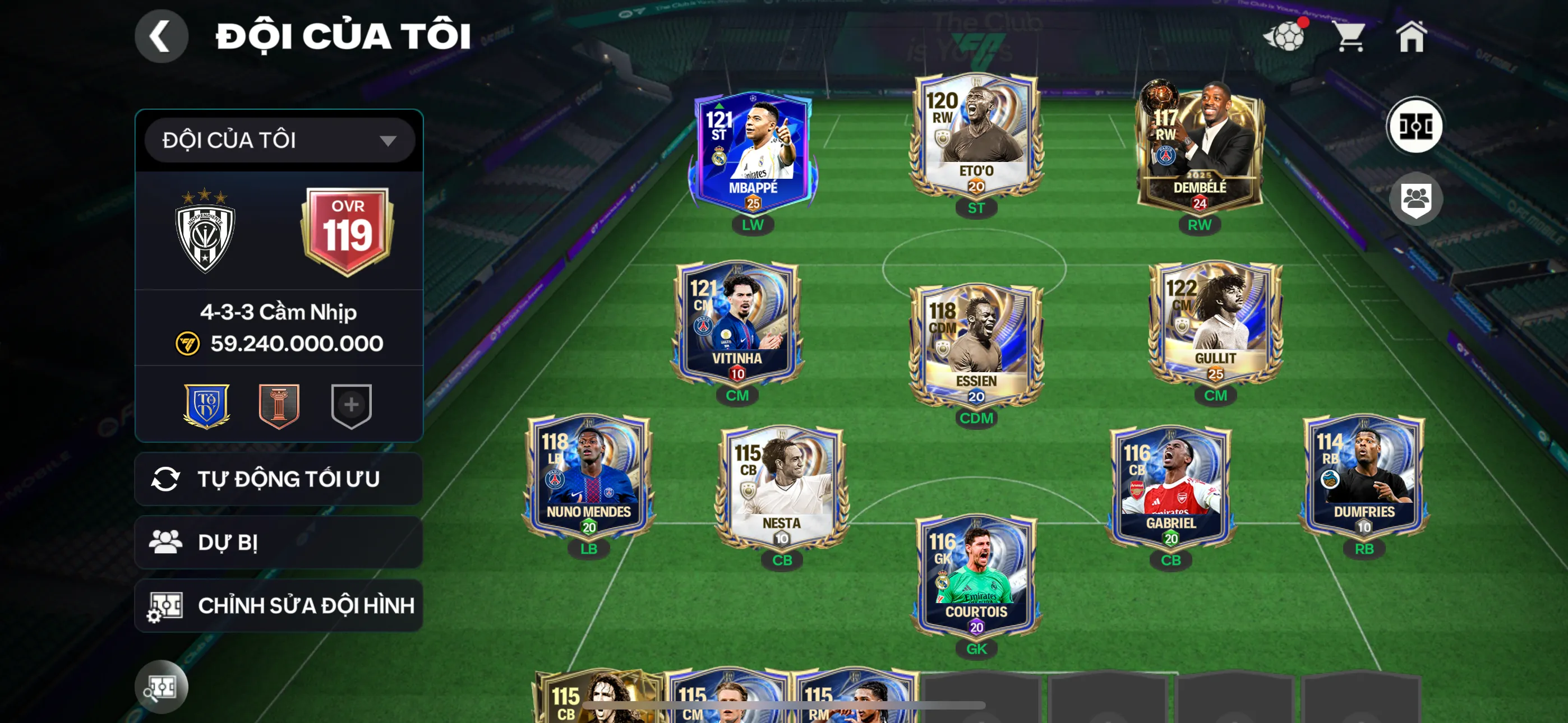Viewport: 1568px width, 723px height.
Task: Go back using the arrow button
Action: [x=161, y=36]
